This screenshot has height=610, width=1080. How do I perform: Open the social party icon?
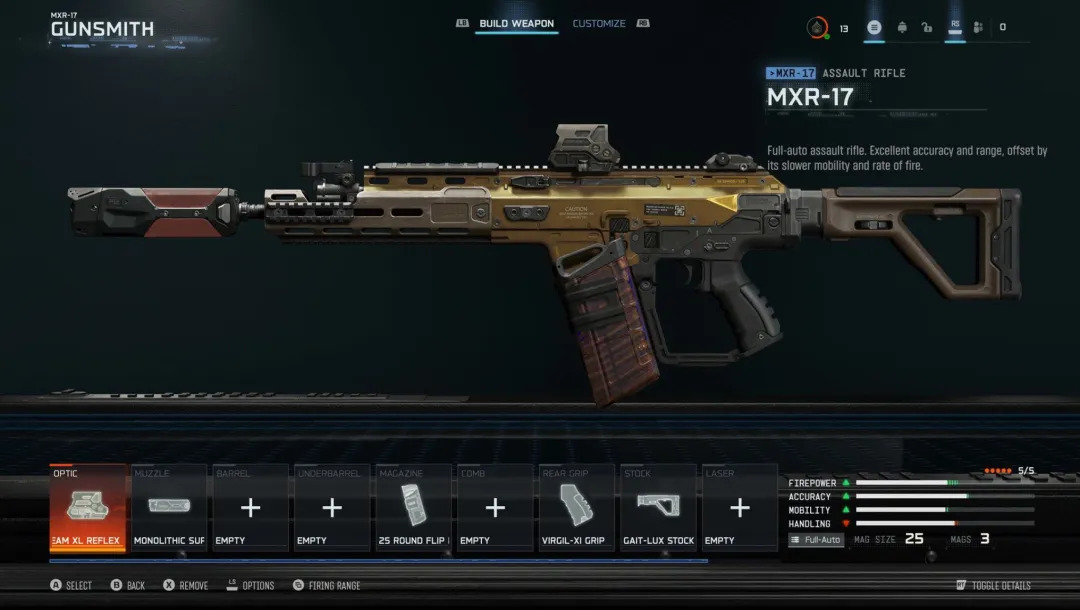coord(978,28)
